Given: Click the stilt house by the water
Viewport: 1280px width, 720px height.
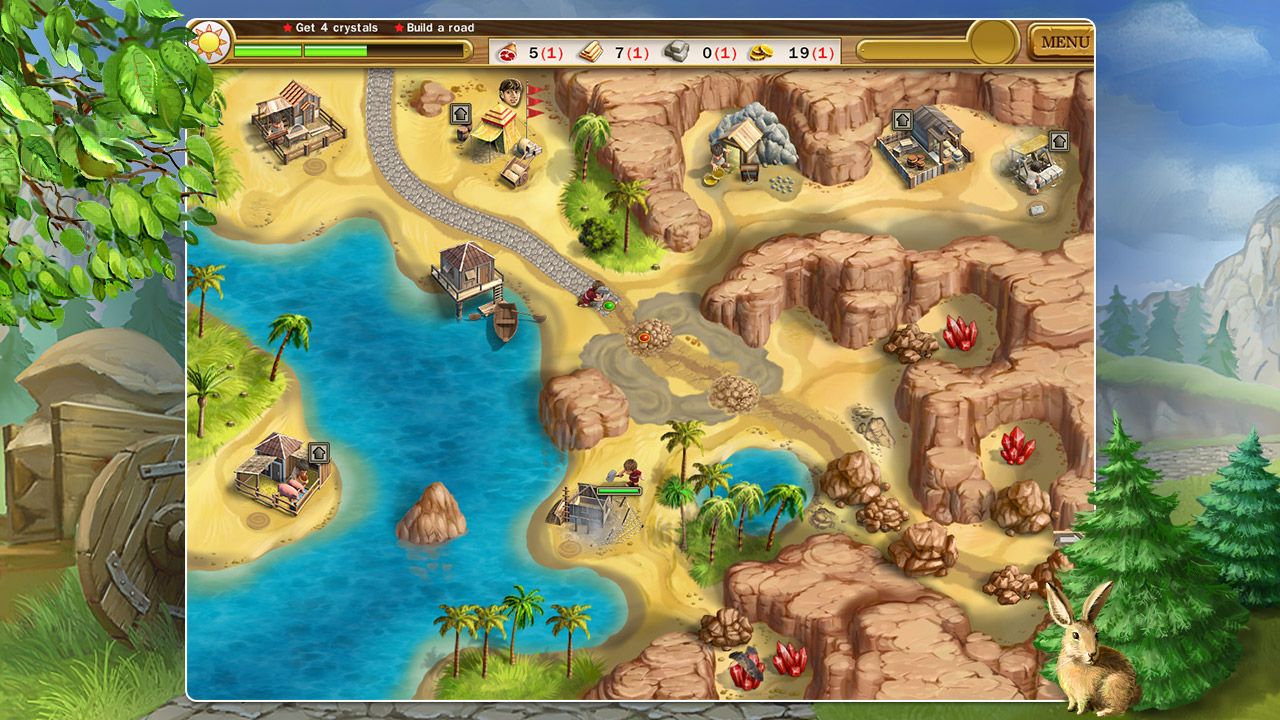Looking at the screenshot, I should tap(465, 270).
